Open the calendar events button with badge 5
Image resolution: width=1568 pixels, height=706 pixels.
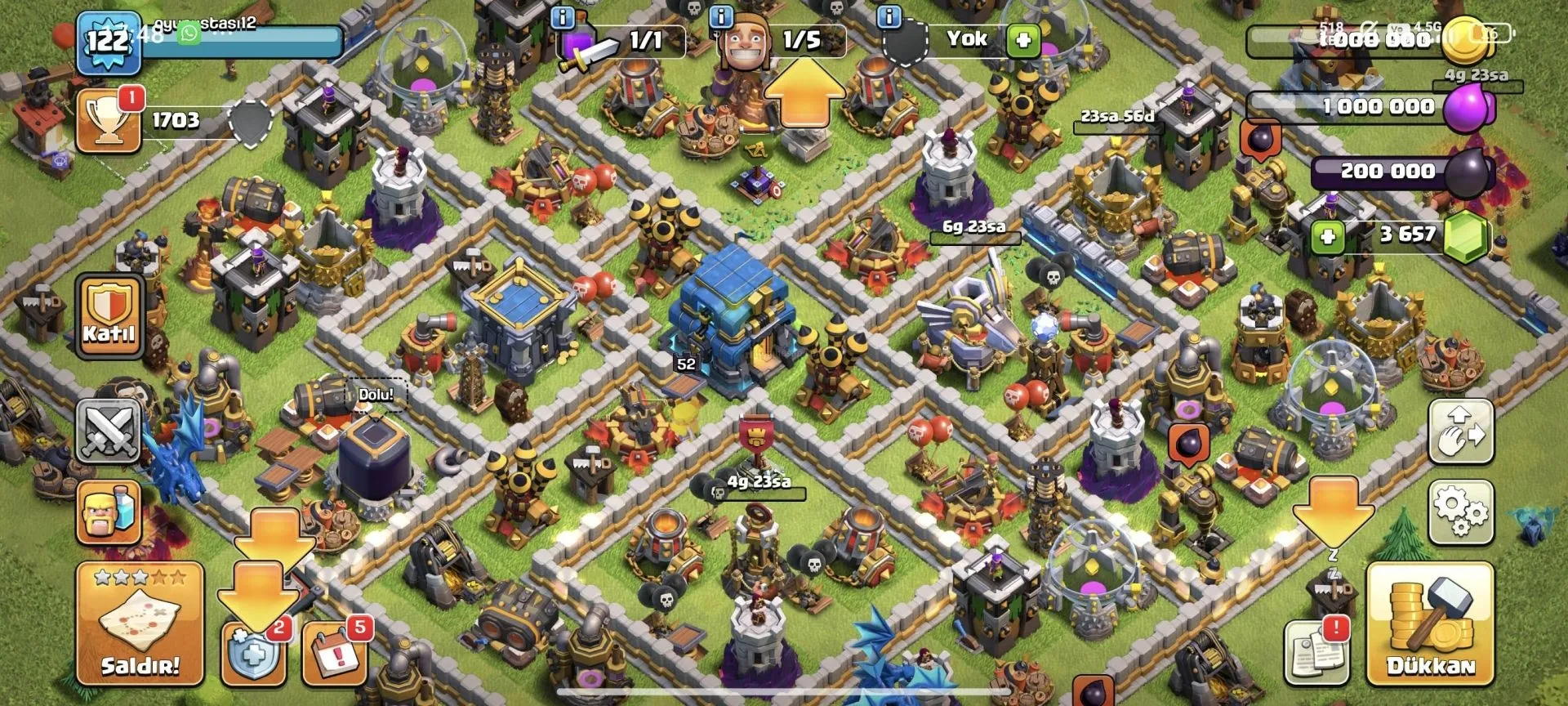(333, 655)
